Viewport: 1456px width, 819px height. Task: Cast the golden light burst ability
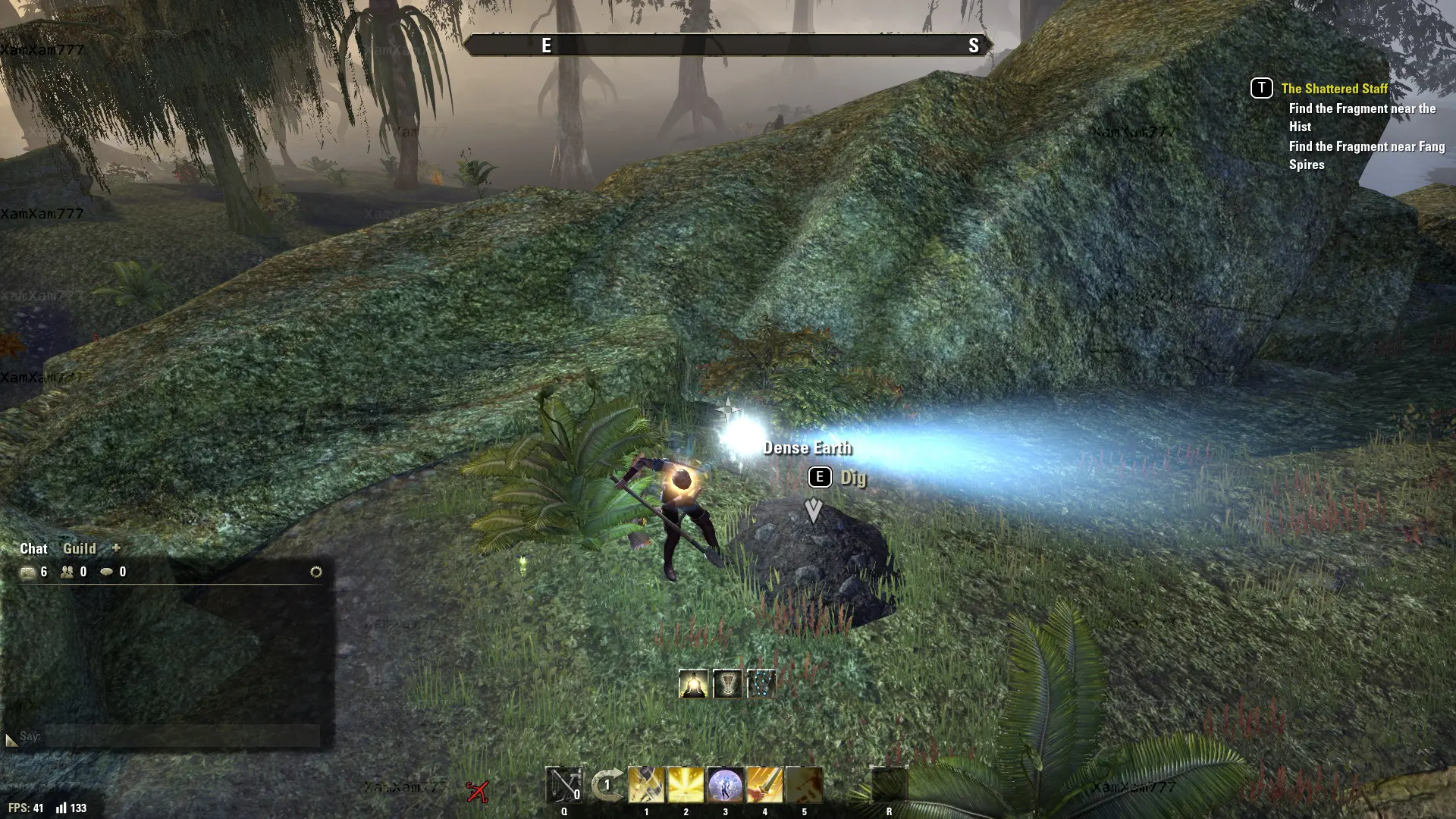point(686,785)
